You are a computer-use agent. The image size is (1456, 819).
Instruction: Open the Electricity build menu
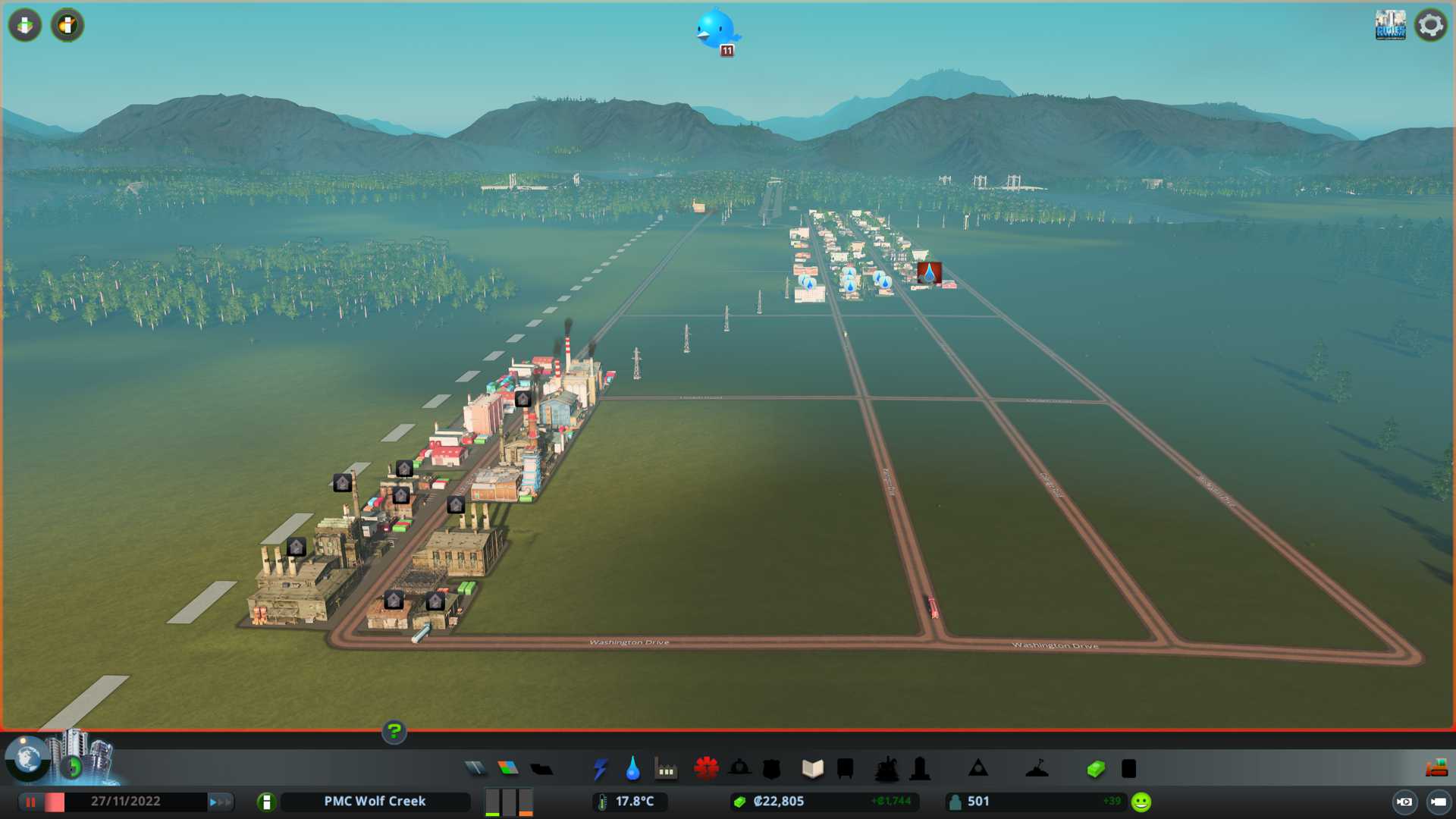[600, 769]
